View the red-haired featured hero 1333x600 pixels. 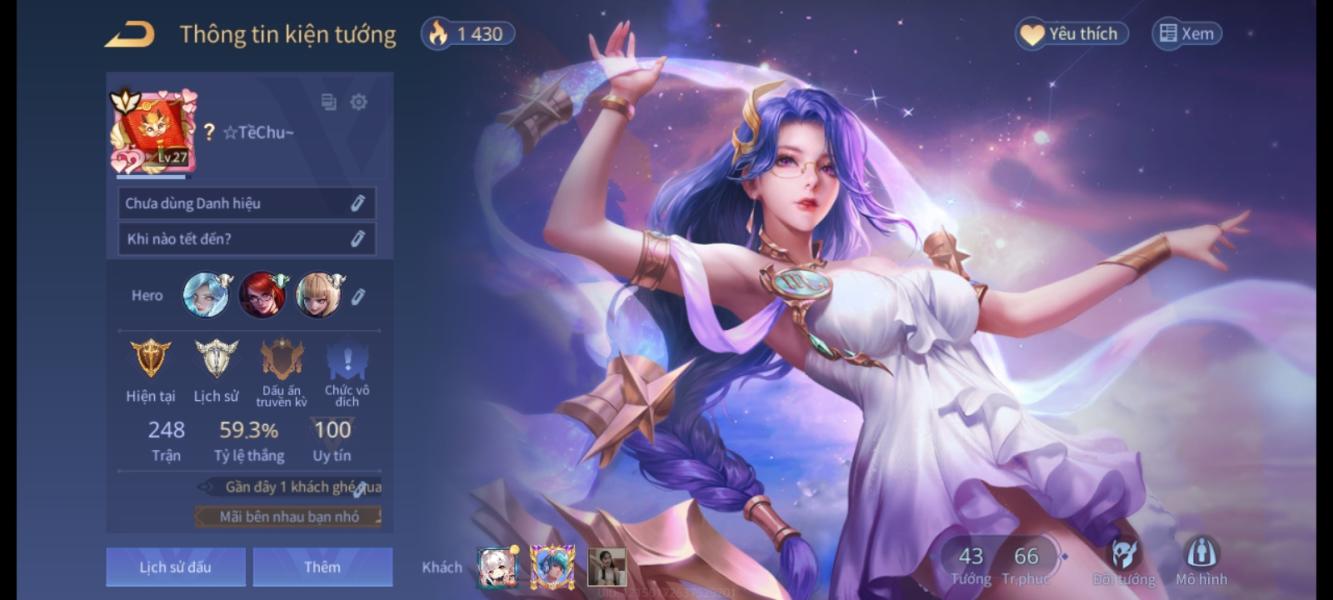click(262, 295)
